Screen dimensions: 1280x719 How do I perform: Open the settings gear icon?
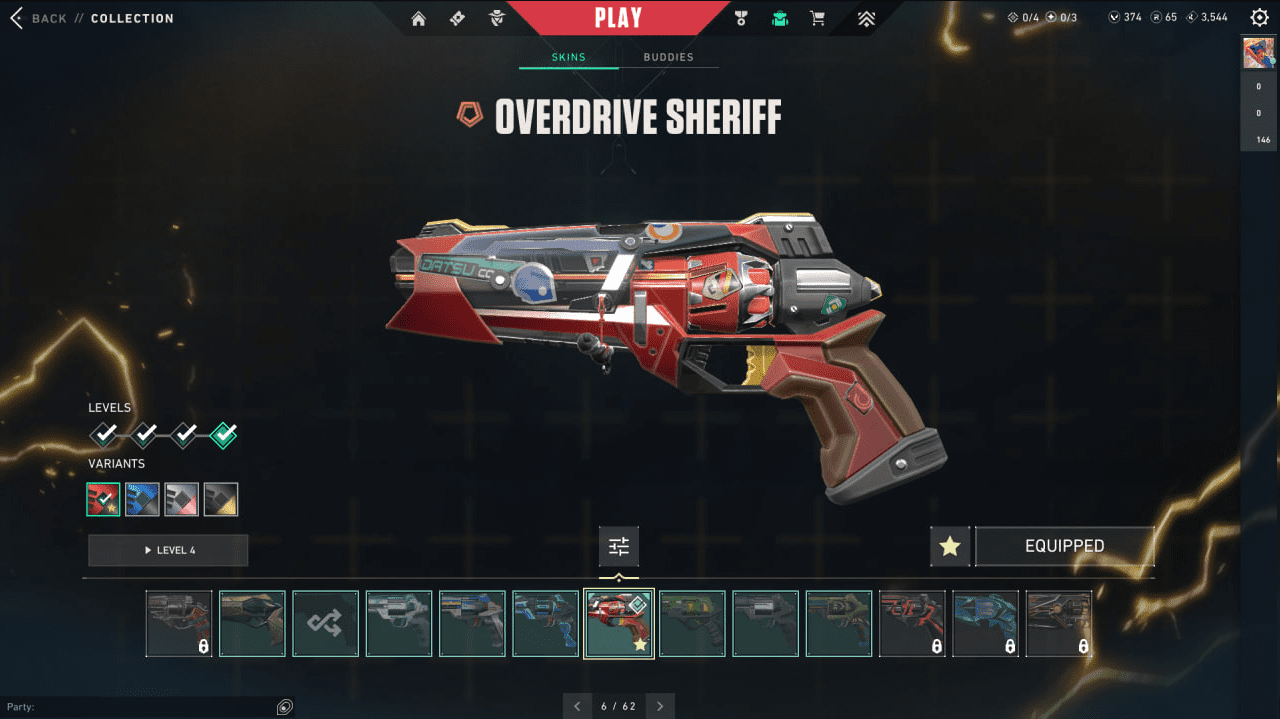click(x=1259, y=17)
